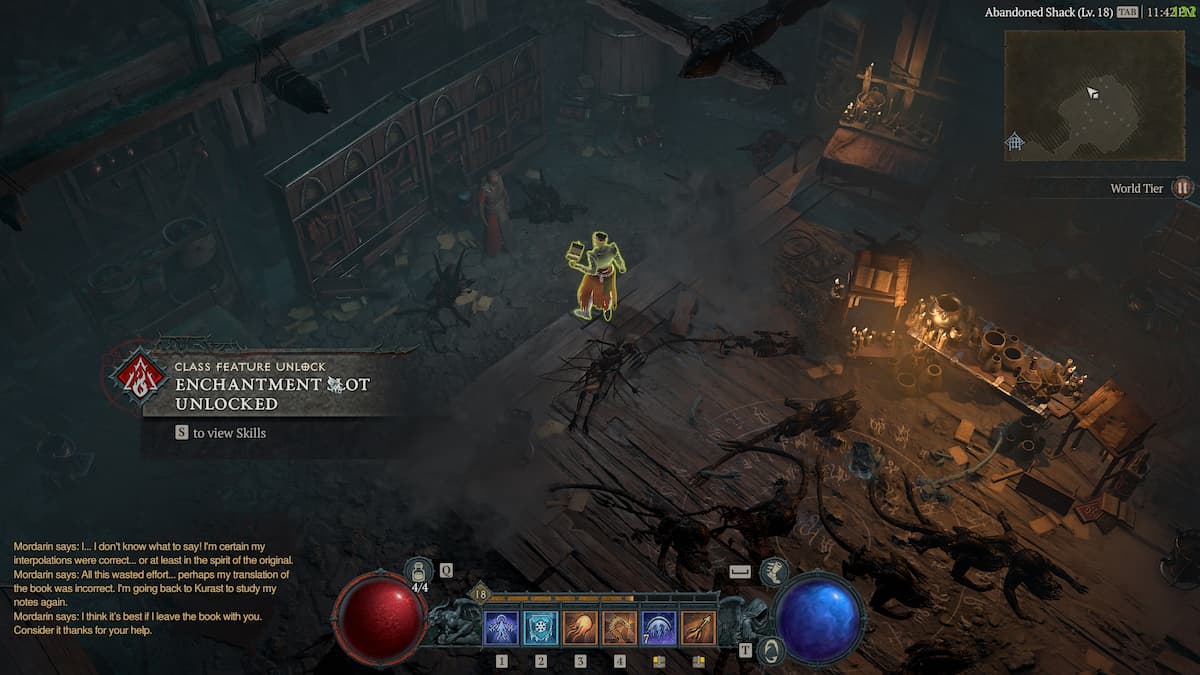Use the healing potion flask icon
This screenshot has height=675, width=1200.
(421, 572)
